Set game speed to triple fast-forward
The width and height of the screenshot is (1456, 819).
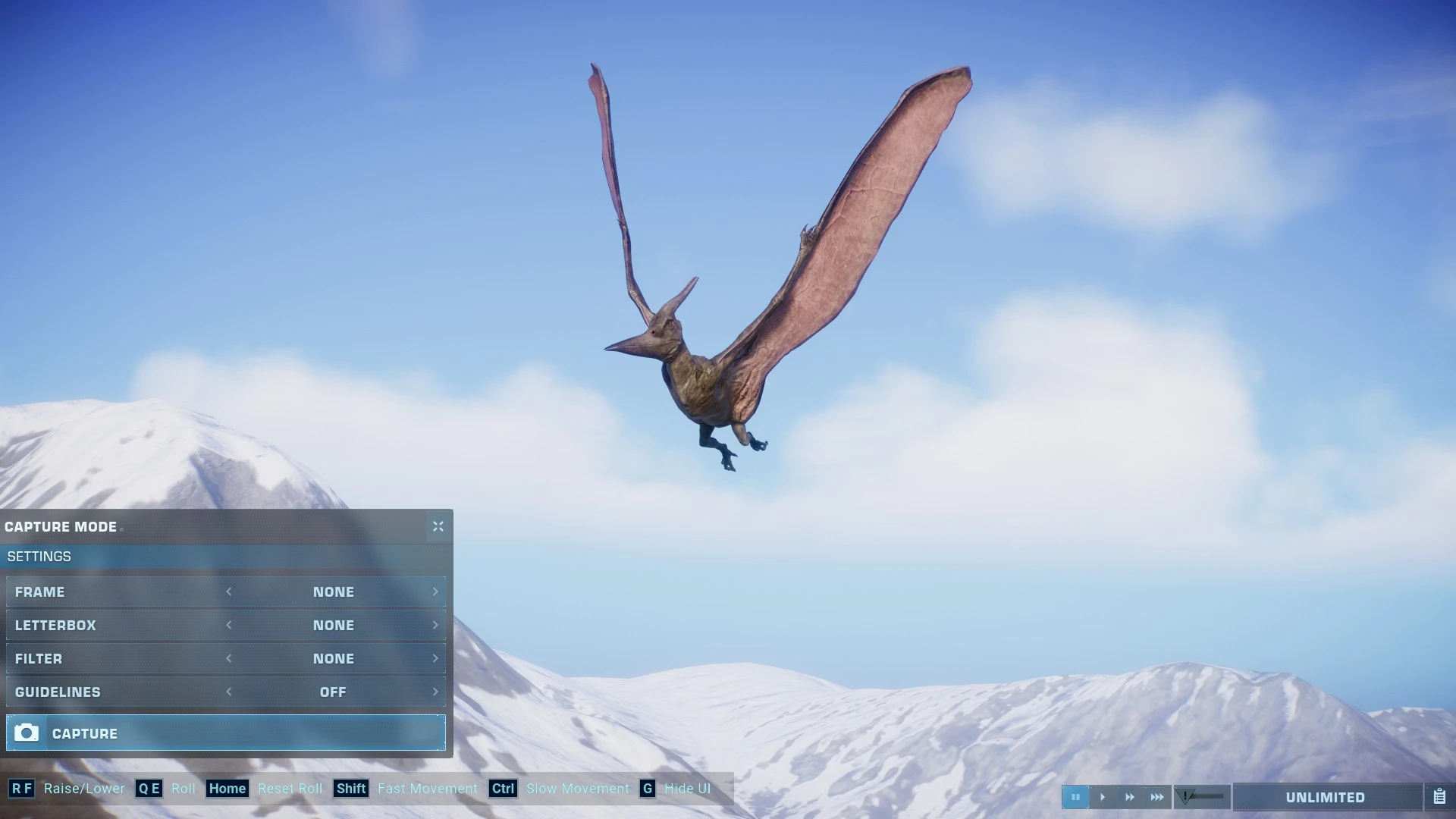[x=1157, y=797]
